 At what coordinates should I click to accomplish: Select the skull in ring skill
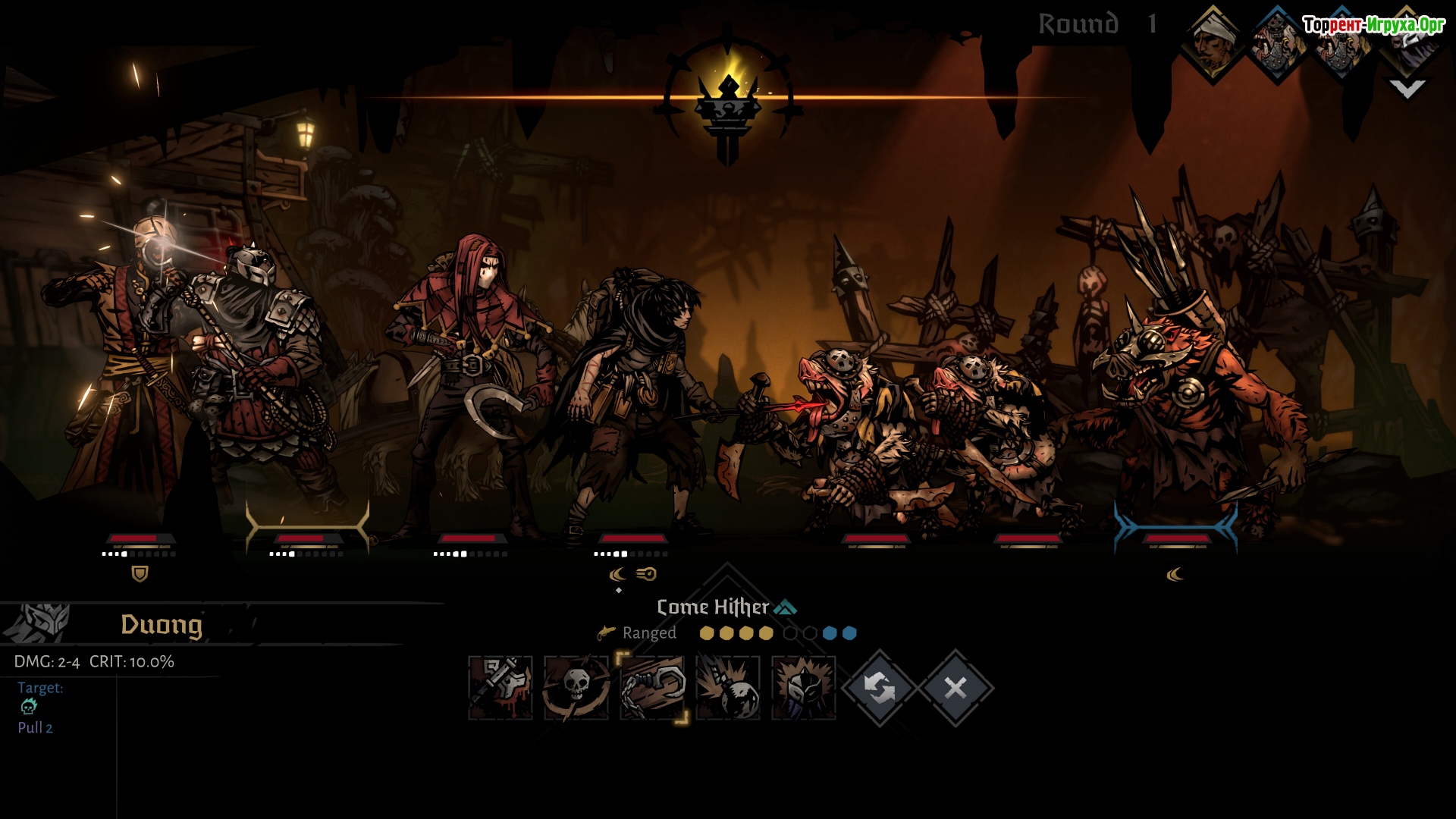(x=576, y=688)
